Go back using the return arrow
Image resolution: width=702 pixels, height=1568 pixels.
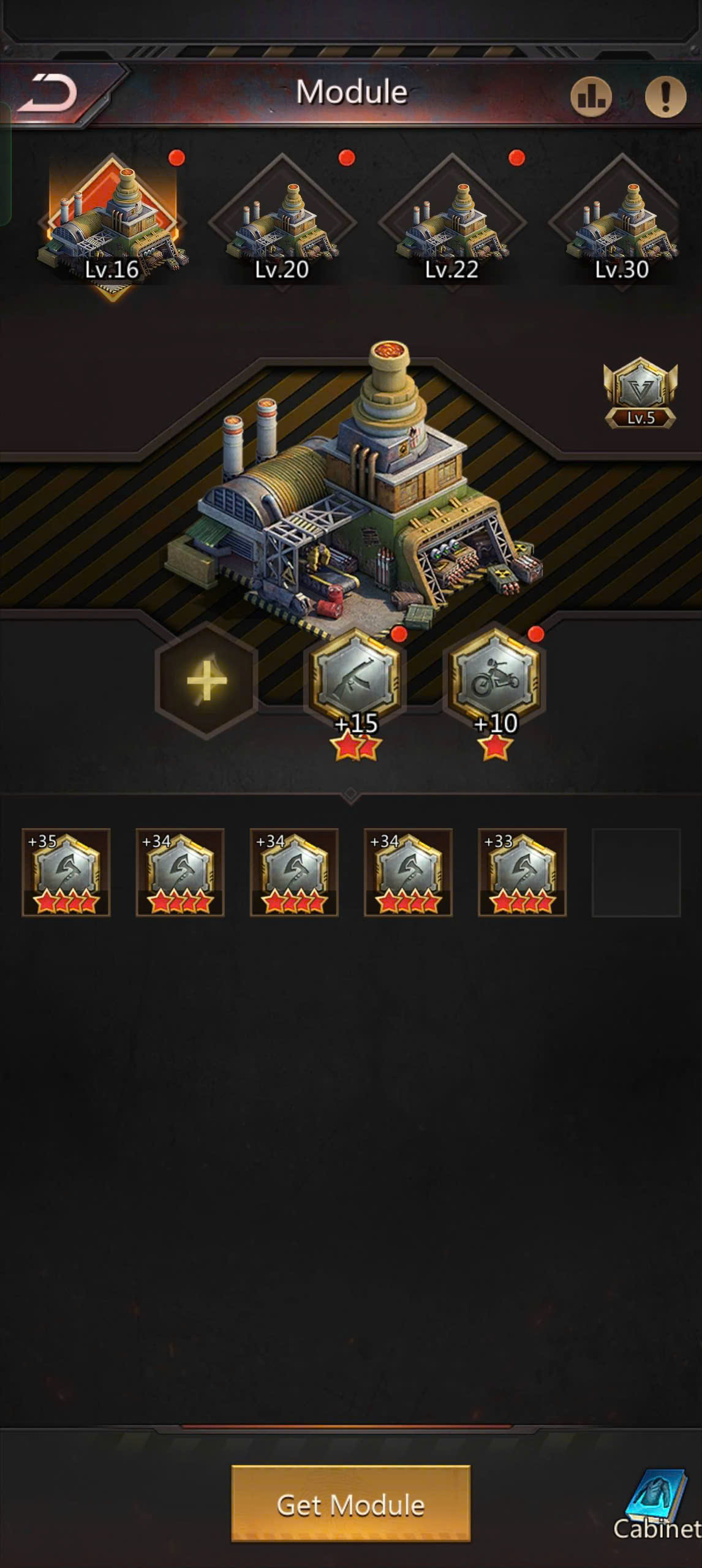click(48, 93)
